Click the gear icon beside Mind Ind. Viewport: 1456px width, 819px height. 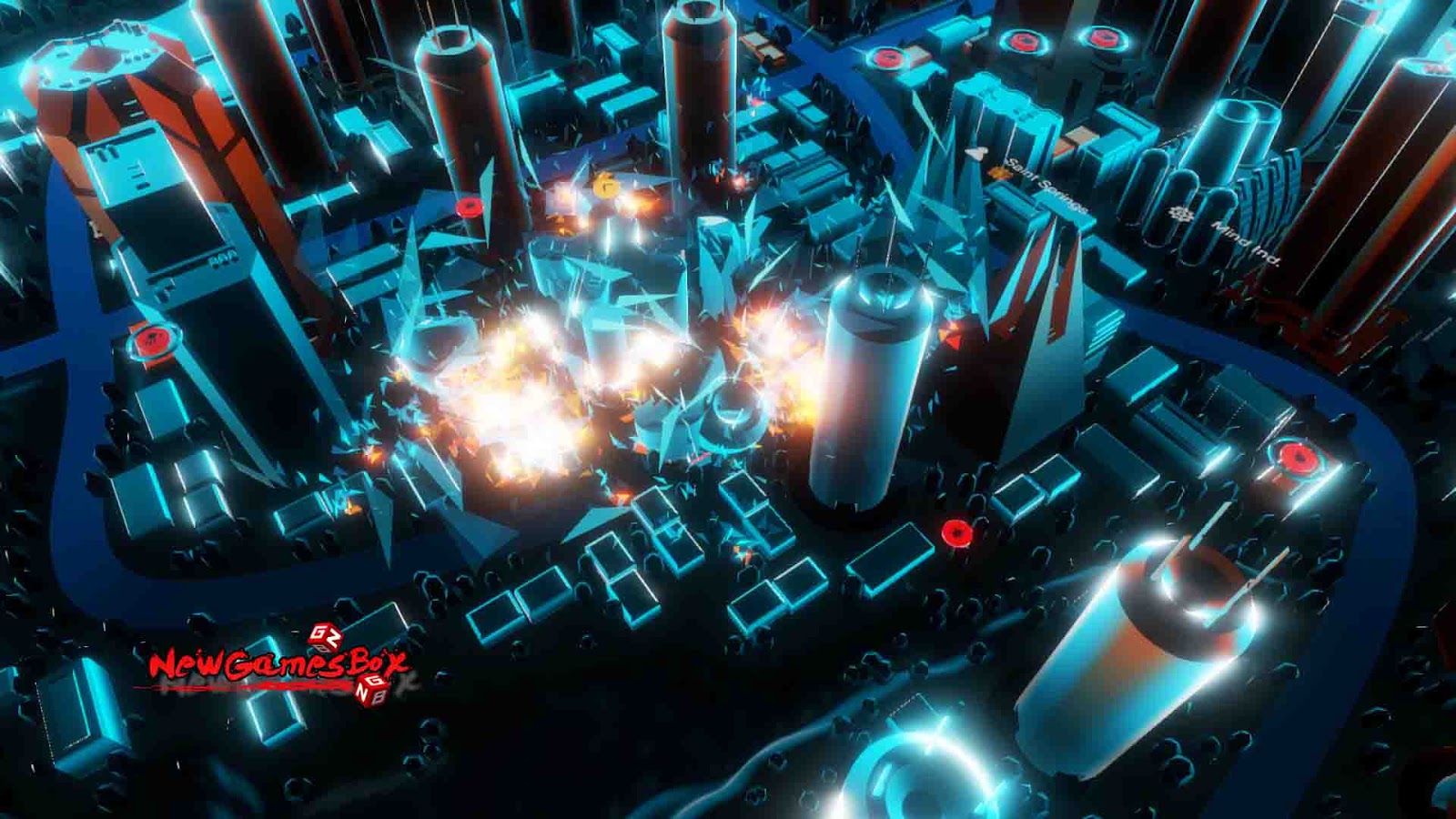click(1182, 214)
